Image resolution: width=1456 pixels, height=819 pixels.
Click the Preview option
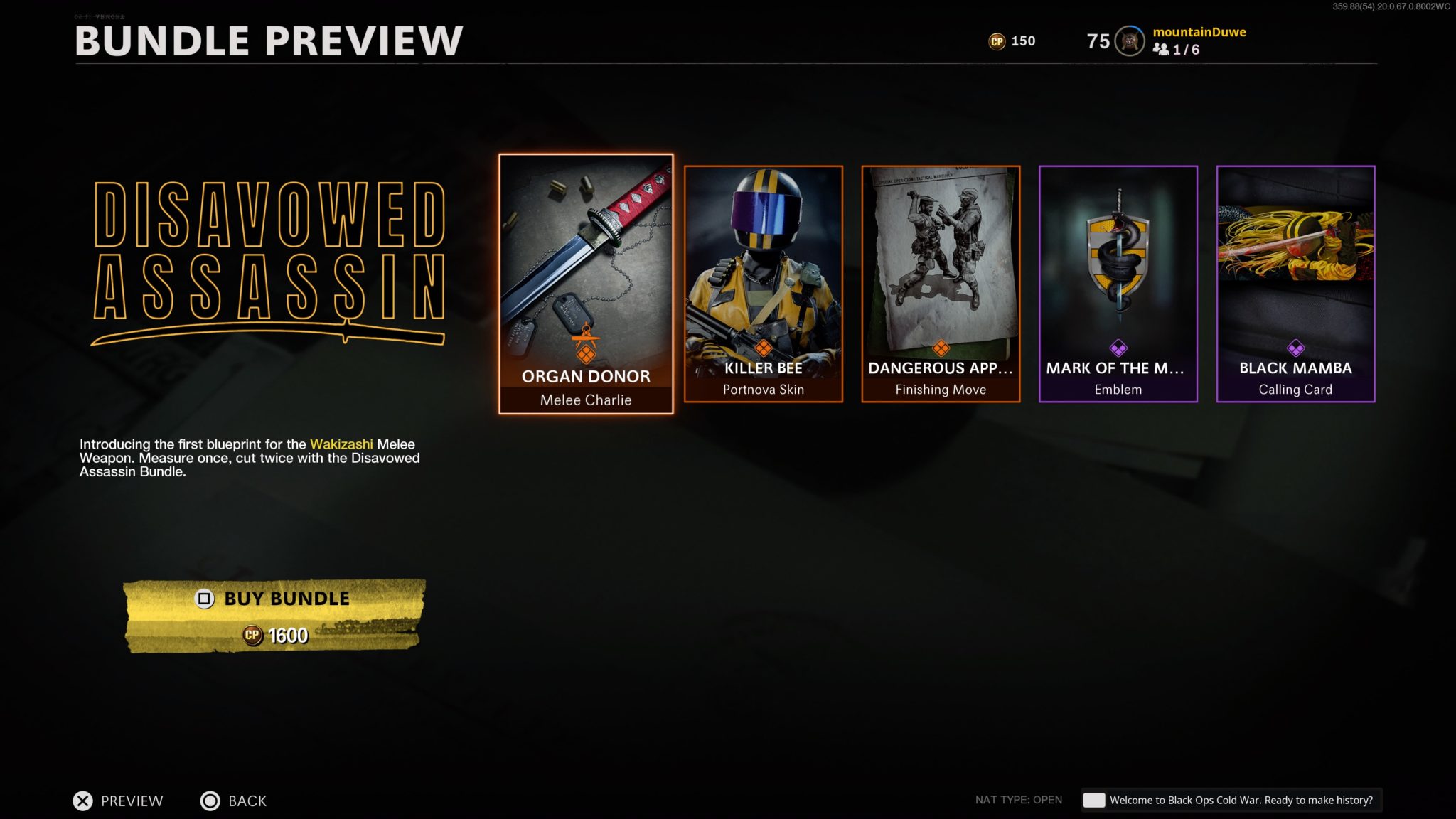click(x=118, y=801)
